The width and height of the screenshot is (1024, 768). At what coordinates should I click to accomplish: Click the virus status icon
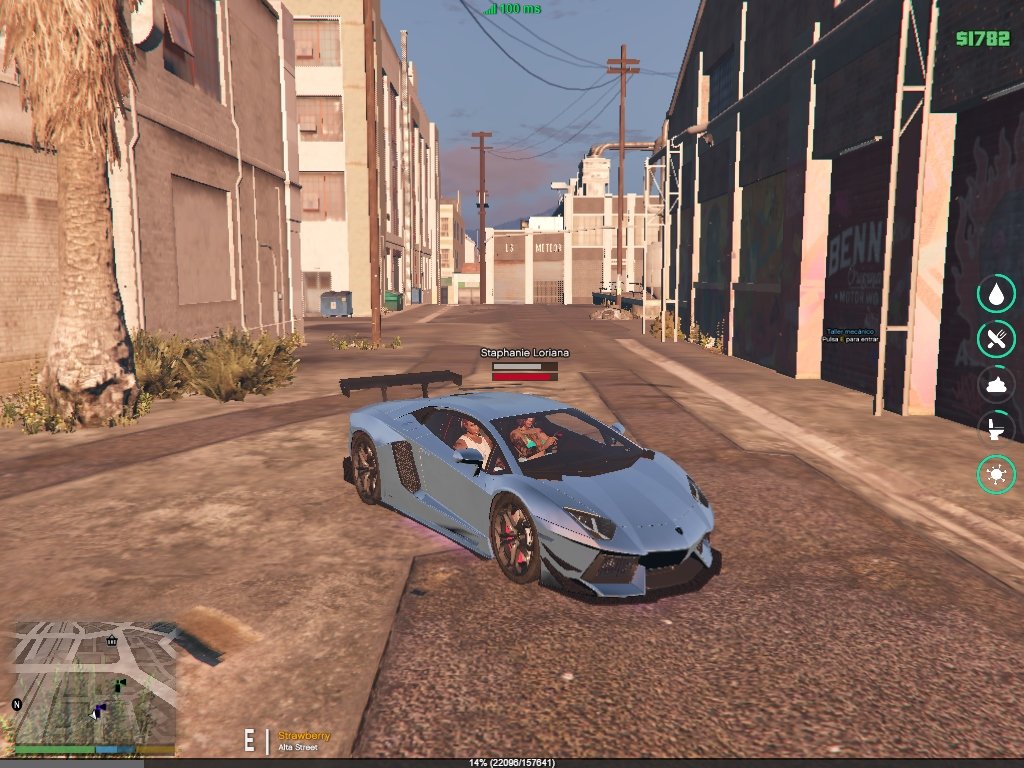point(996,474)
